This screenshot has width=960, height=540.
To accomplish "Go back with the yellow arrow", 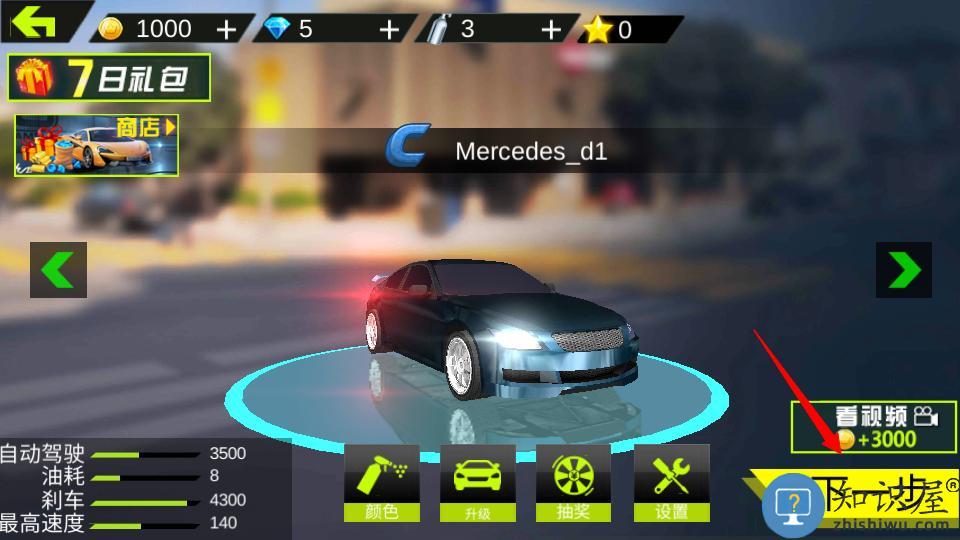I will pyautogui.click(x=33, y=21).
